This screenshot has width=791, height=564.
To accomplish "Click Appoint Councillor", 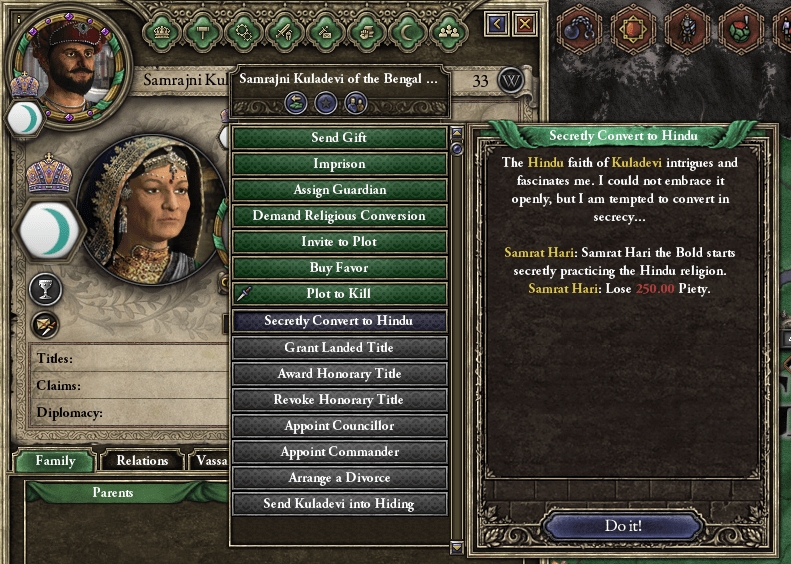I will pos(339,425).
